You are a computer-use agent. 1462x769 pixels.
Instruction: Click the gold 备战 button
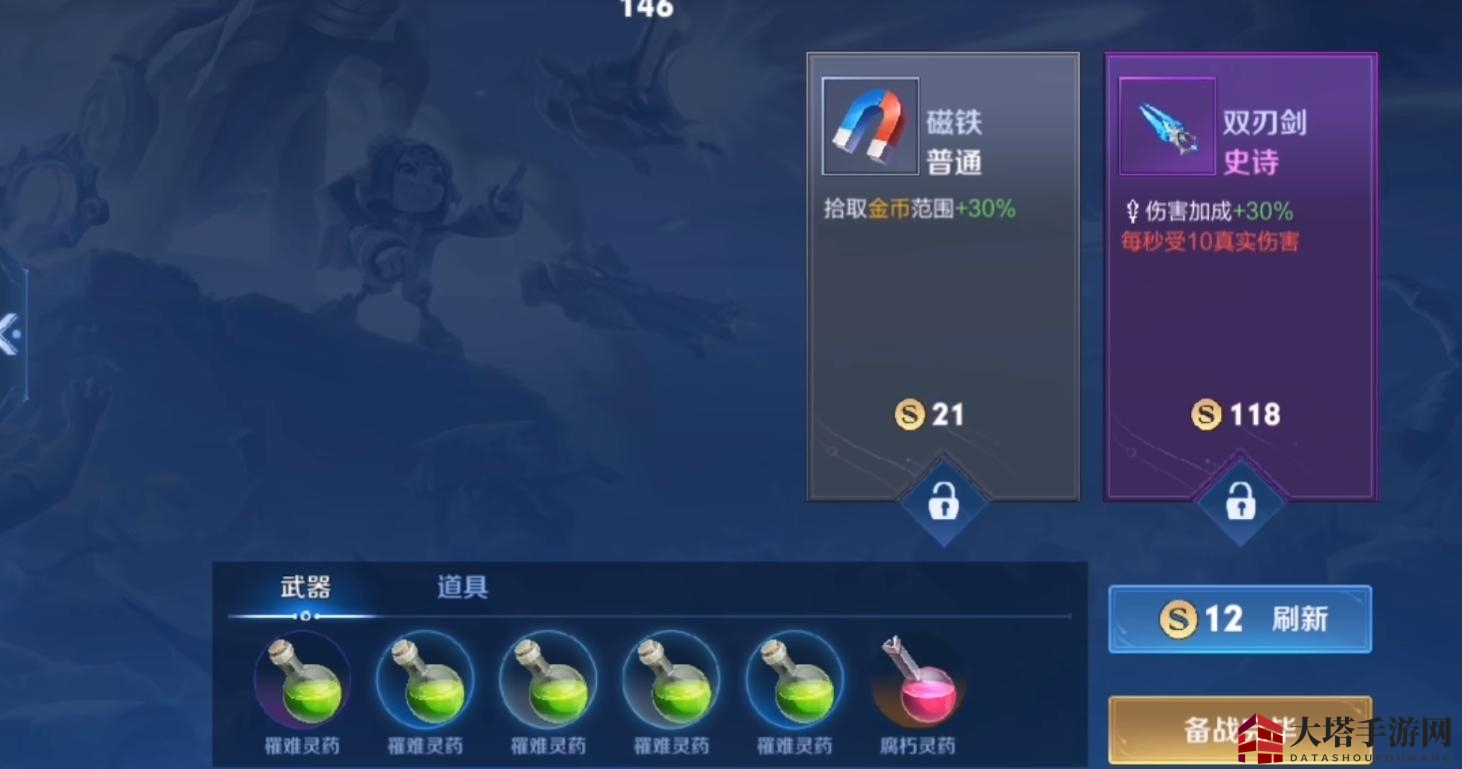1238,730
